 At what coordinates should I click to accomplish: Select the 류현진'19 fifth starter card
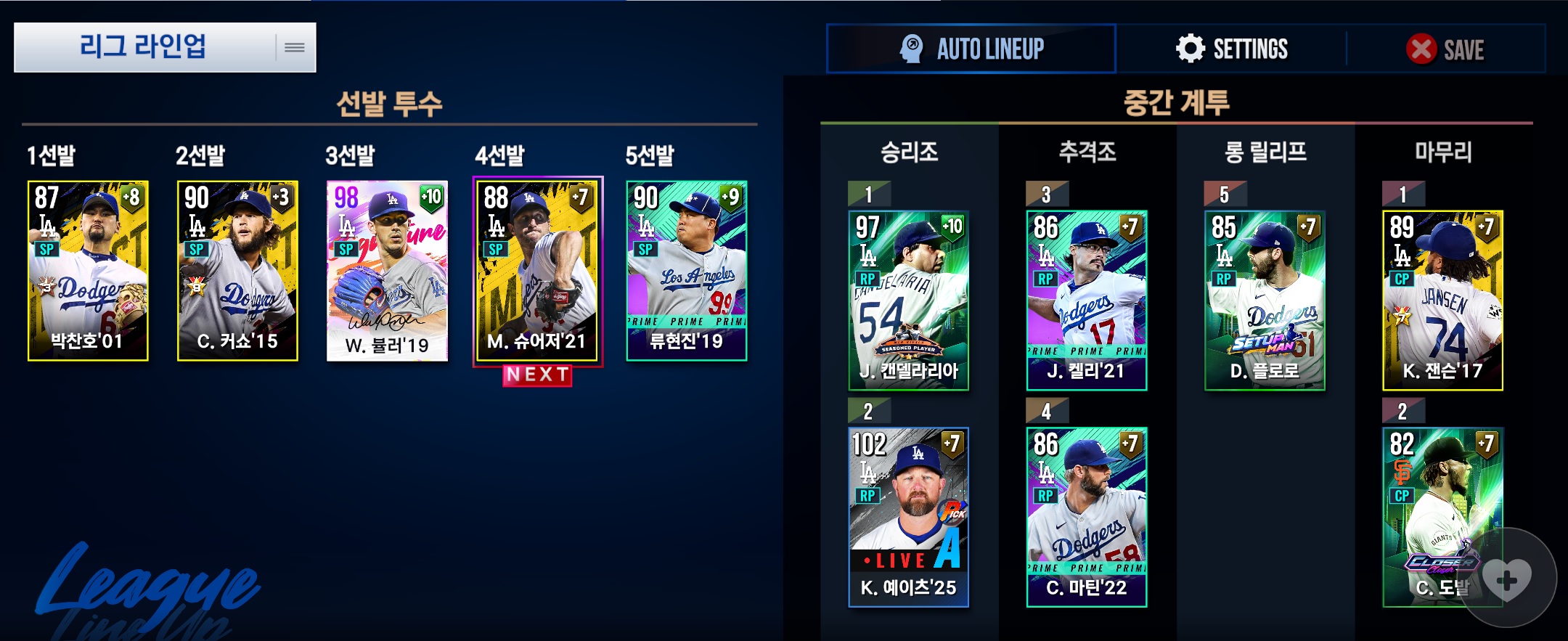[686, 270]
